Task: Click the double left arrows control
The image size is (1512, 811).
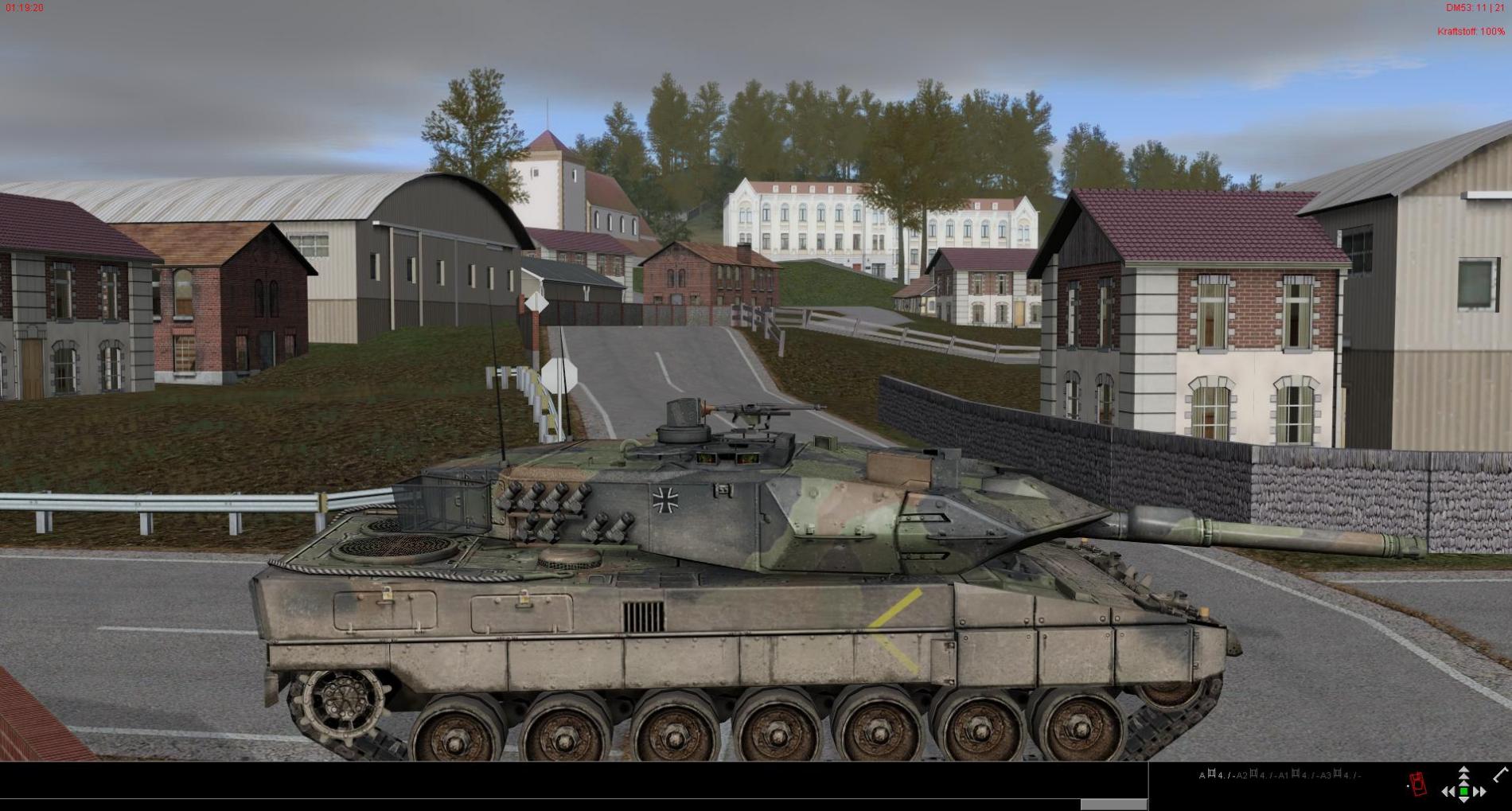Action: coord(1448,791)
